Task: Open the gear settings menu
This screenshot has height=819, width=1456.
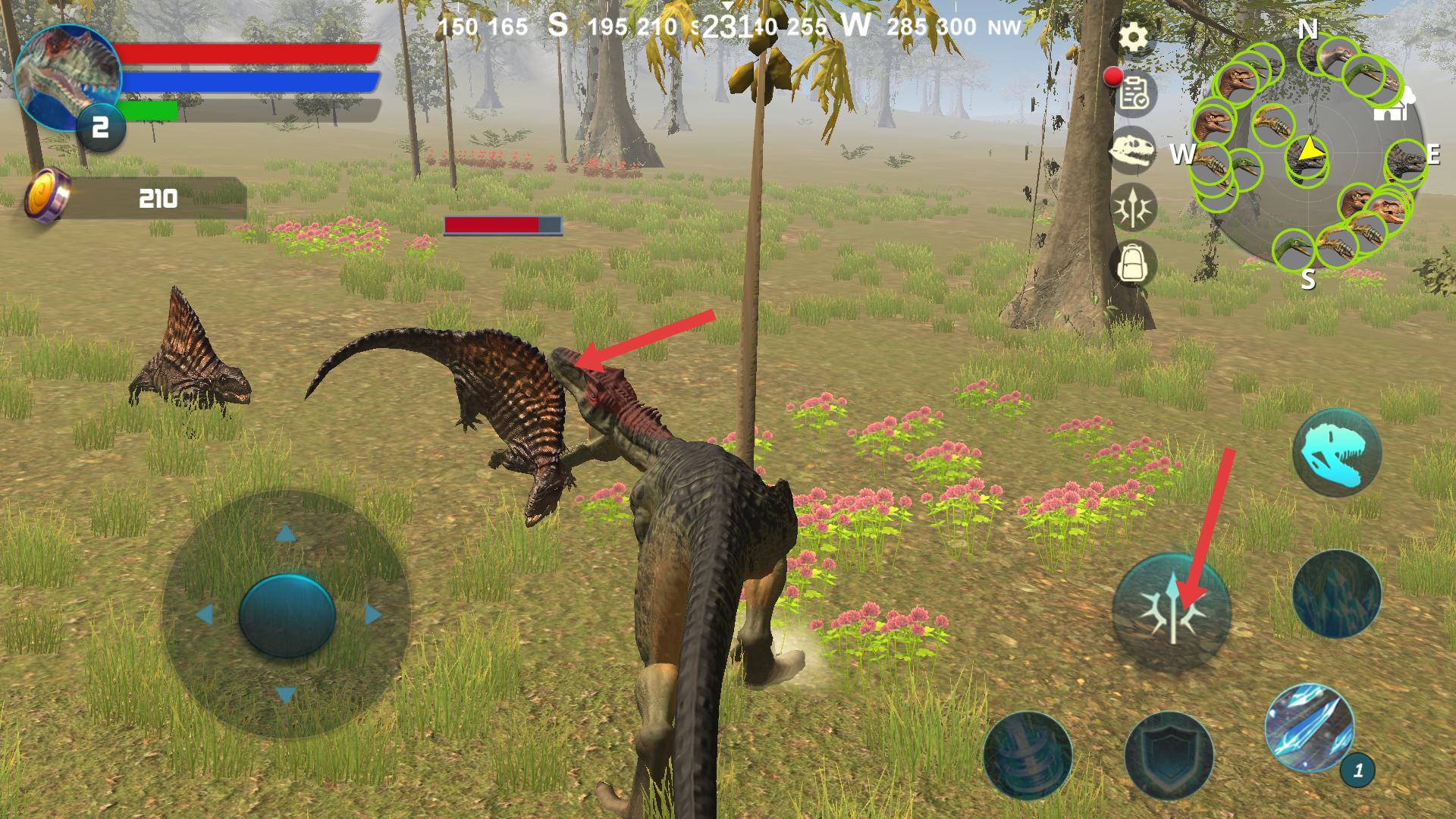Action: click(x=1134, y=36)
